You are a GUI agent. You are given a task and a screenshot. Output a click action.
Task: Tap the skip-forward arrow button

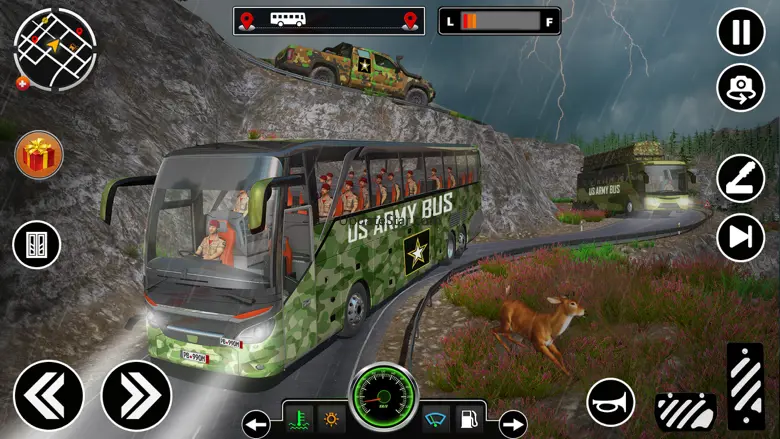pos(741,237)
